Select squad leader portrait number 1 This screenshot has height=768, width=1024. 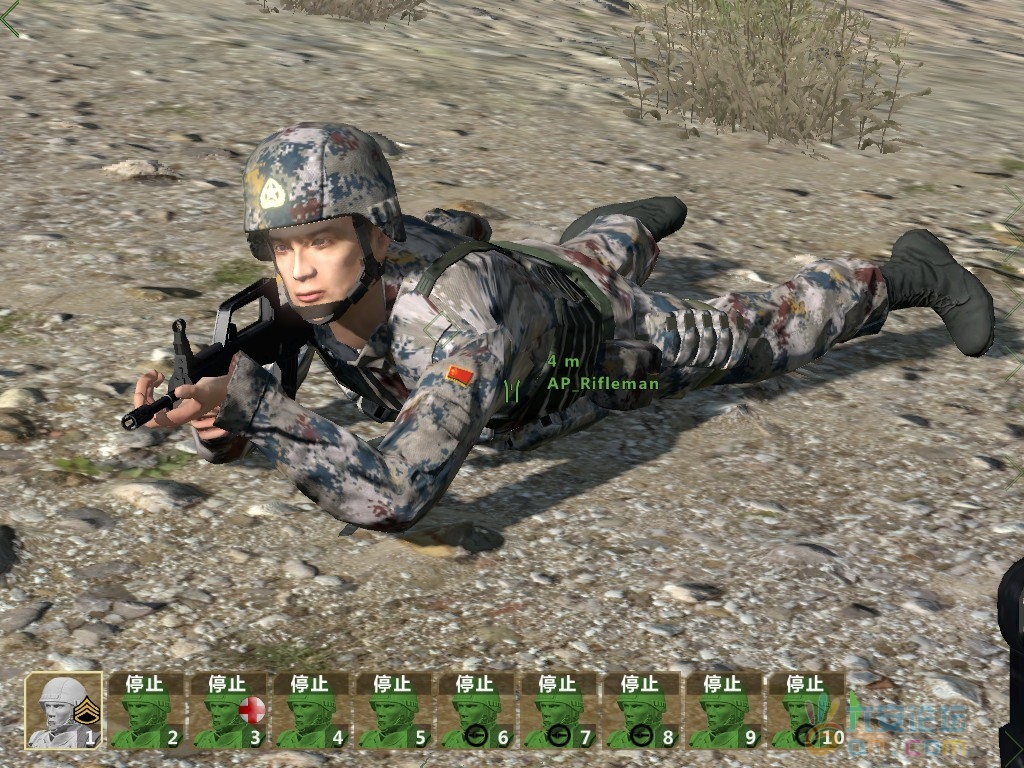(x=63, y=711)
